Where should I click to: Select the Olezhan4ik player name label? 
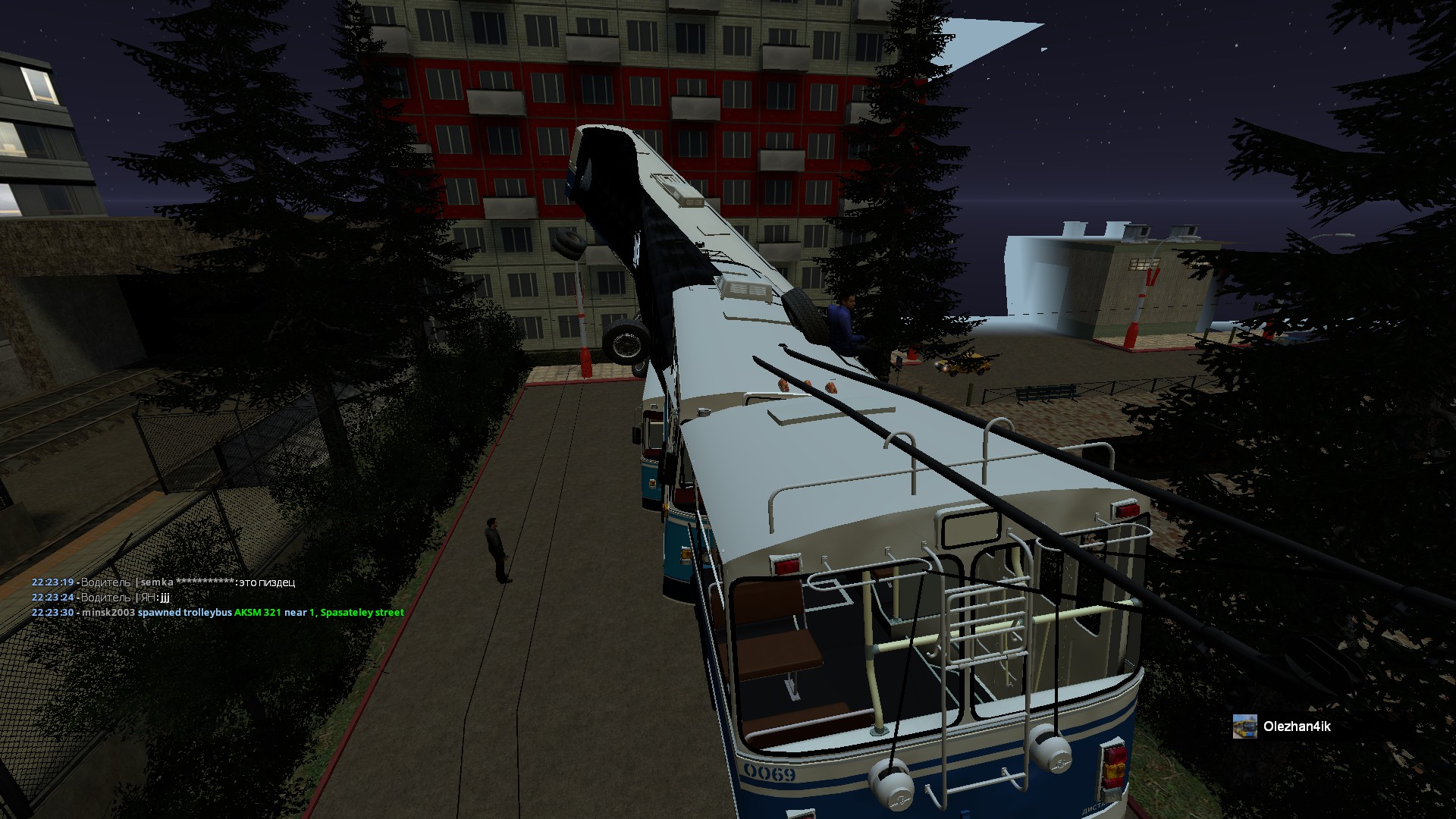(x=1297, y=726)
